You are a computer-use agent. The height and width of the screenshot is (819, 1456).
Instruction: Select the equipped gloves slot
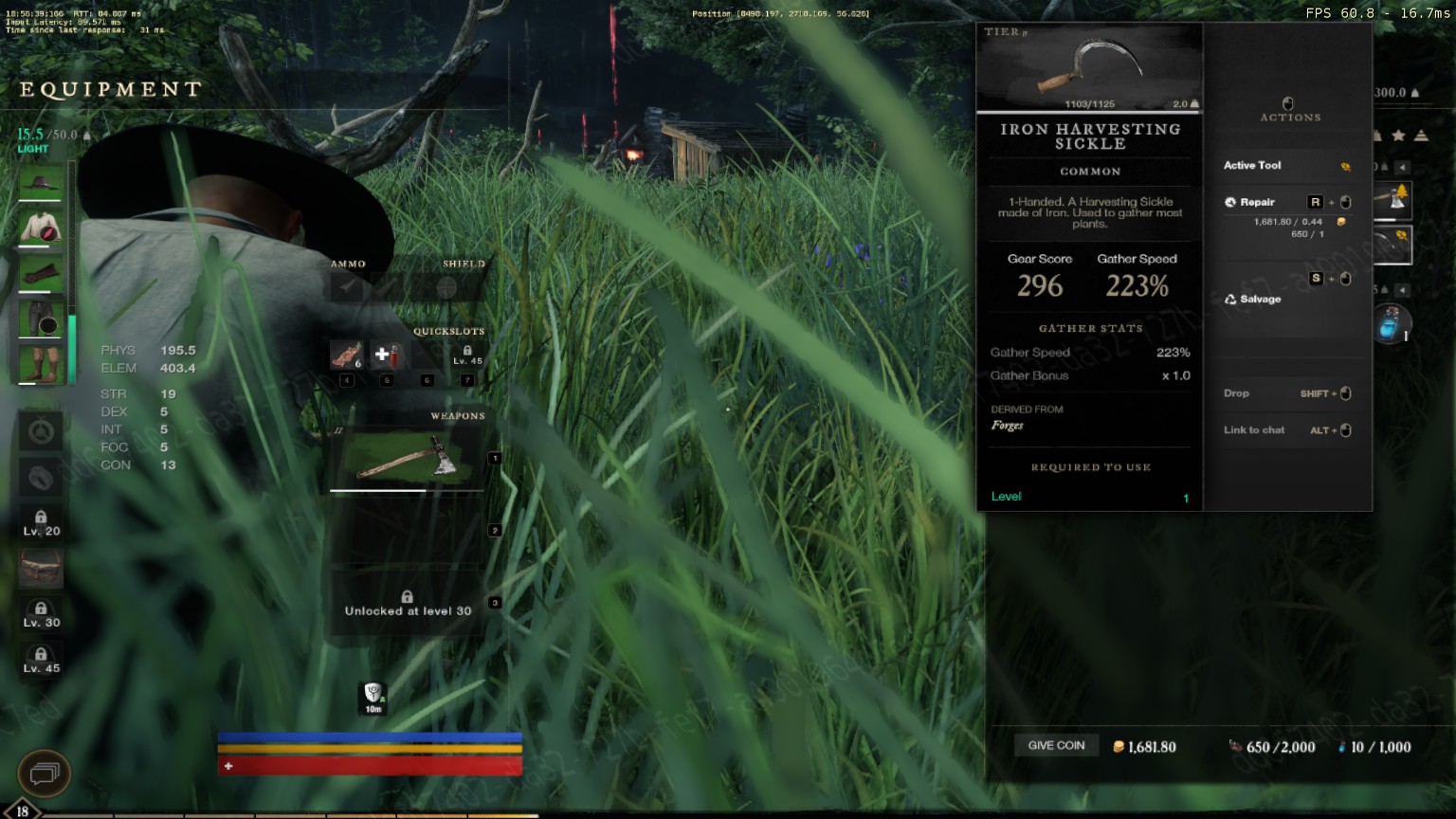41,274
